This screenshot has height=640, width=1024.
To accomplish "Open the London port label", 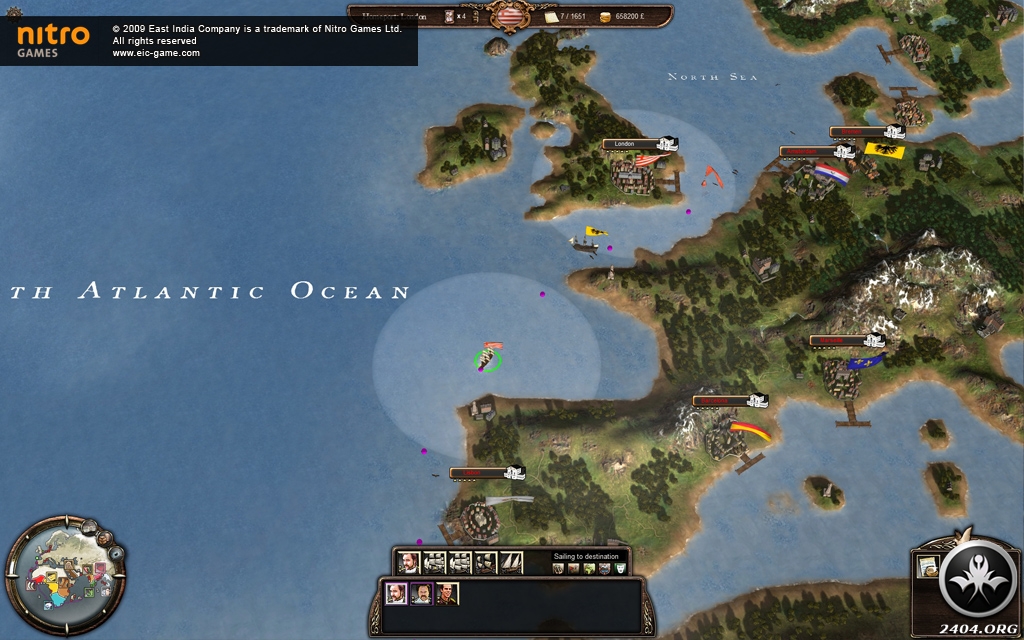I will coord(626,144).
